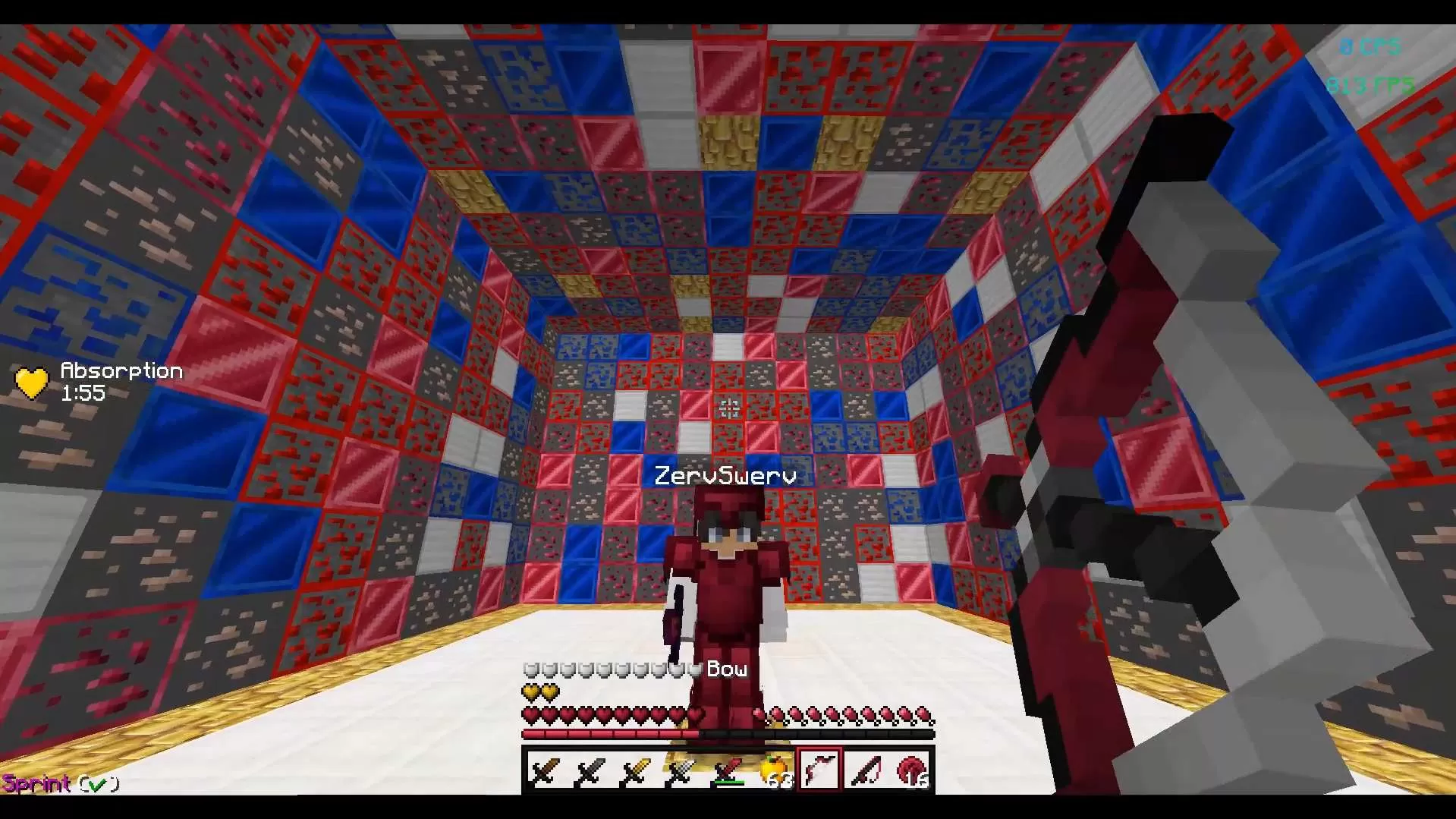Select the redstone dust in the last slot
The height and width of the screenshot is (819, 1456).
(913, 768)
